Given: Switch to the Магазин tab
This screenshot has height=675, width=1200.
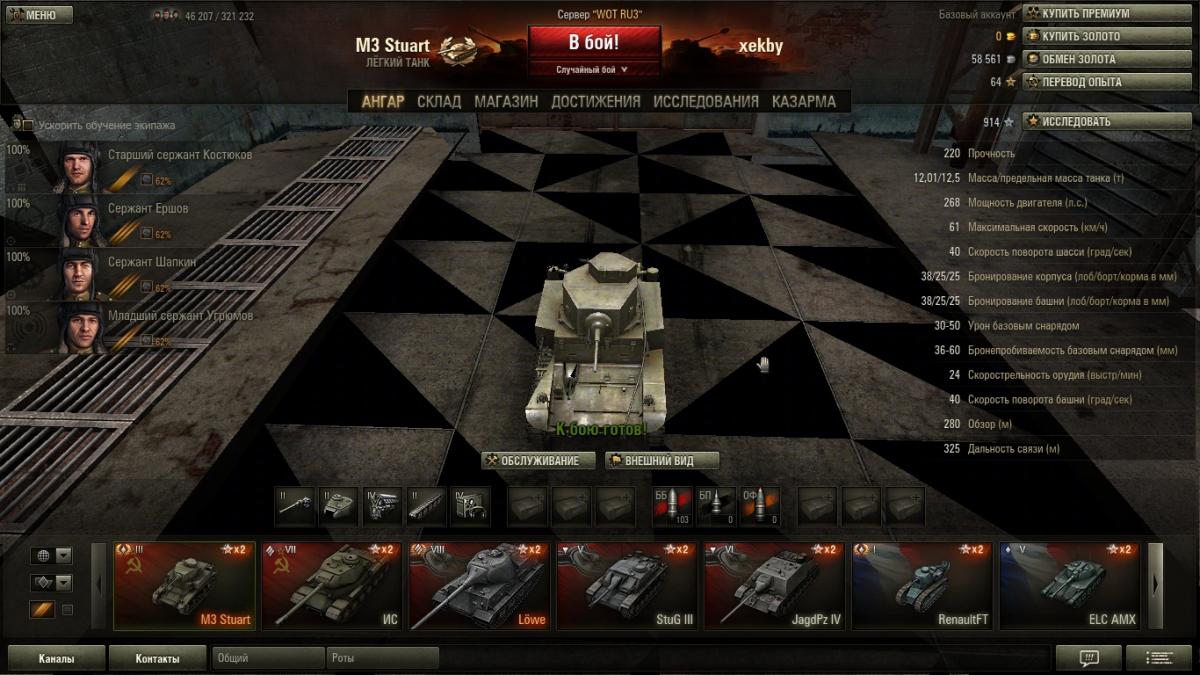Looking at the screenshot, I should pos(506,101).
